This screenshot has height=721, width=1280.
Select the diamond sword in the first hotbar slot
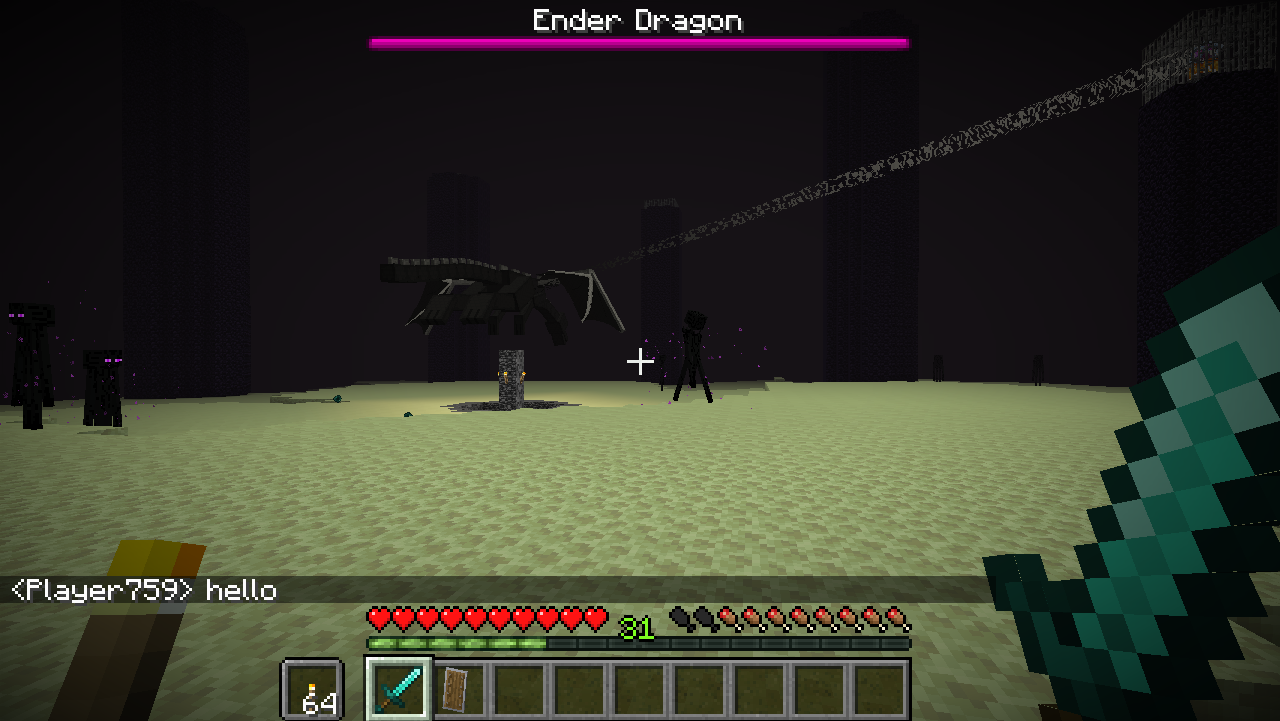[x=397, y=687]
